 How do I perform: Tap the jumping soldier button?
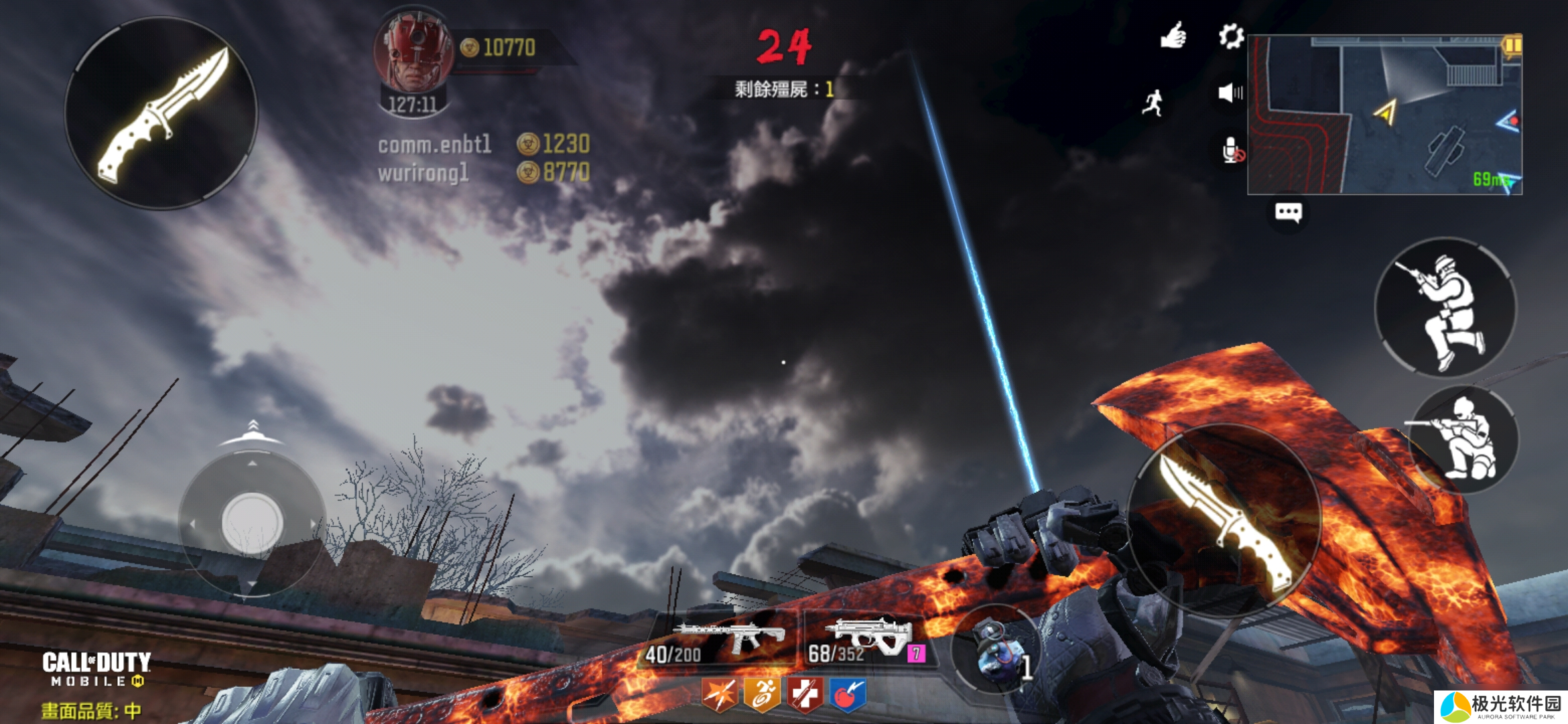tap(1445, 308)
